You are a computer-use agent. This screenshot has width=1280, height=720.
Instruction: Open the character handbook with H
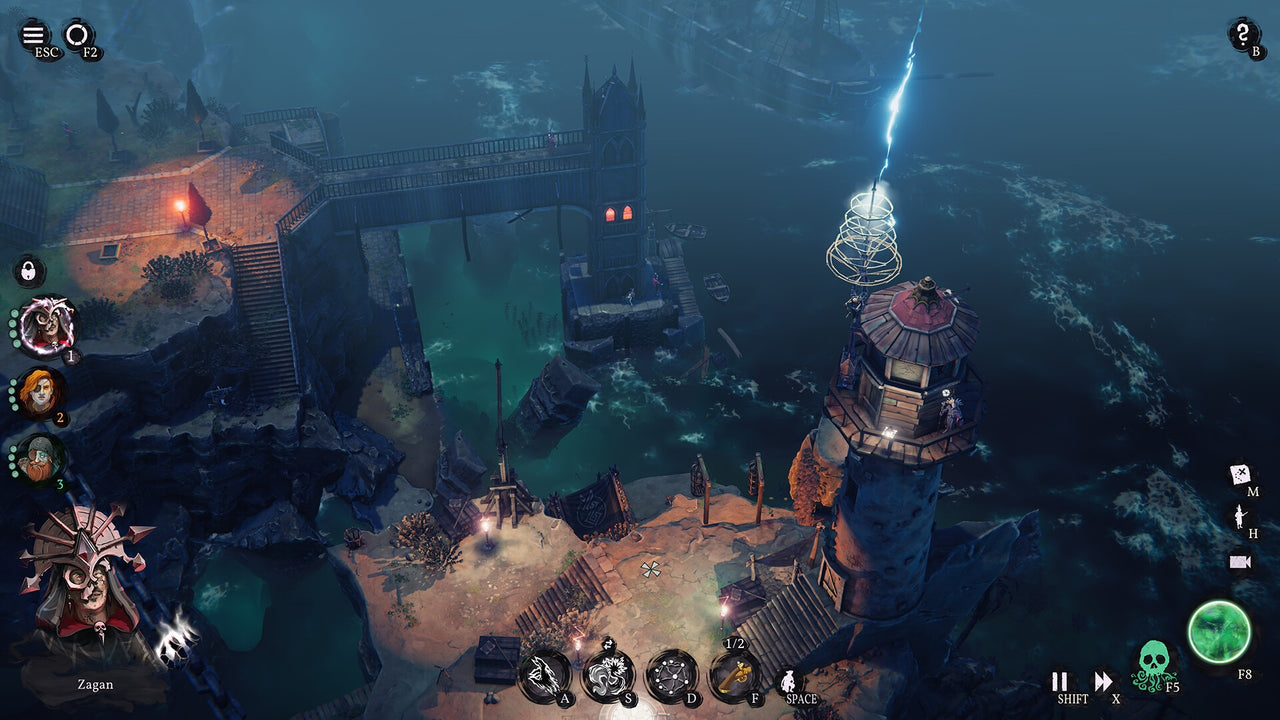pyautogui.click(x=1241, y=516)
